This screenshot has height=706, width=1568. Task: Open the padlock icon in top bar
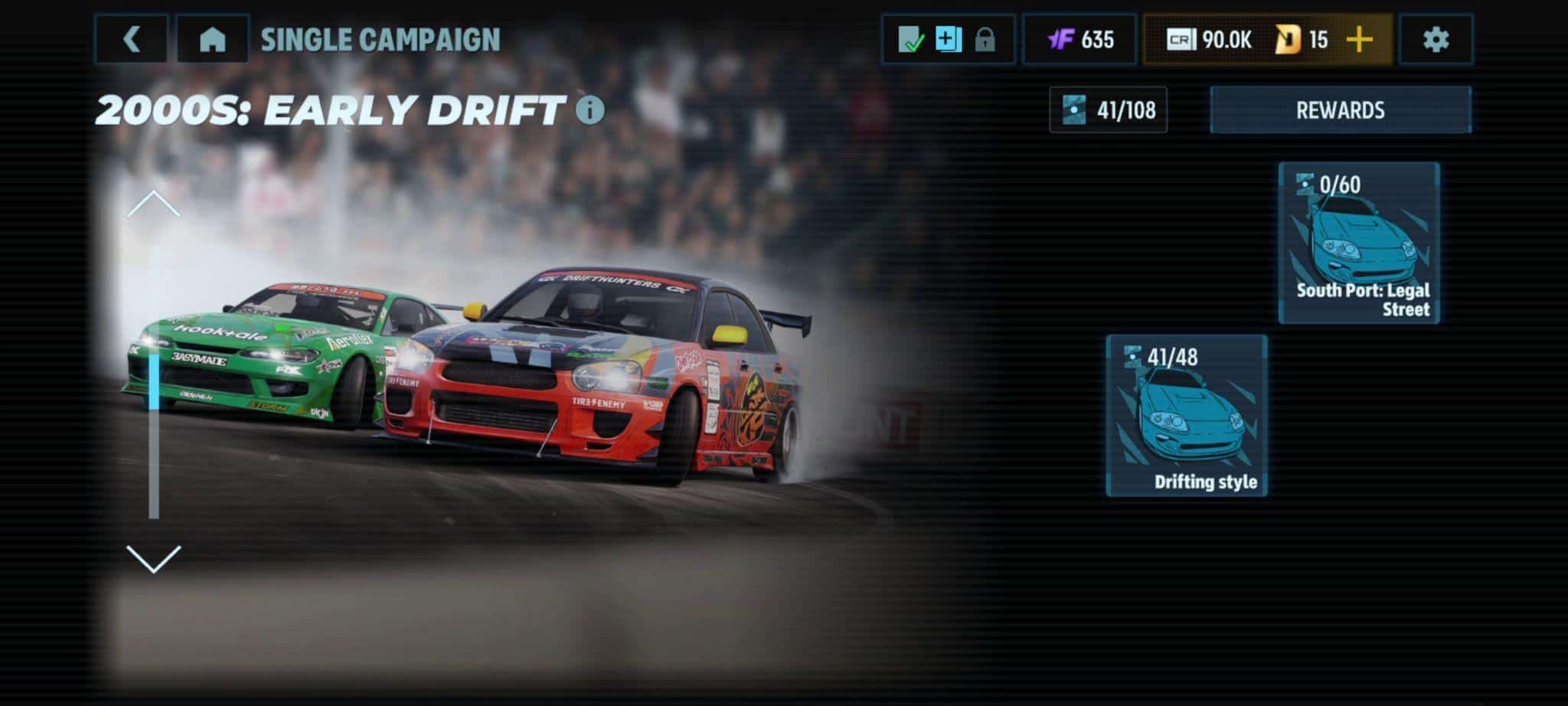tap(985, 39)
